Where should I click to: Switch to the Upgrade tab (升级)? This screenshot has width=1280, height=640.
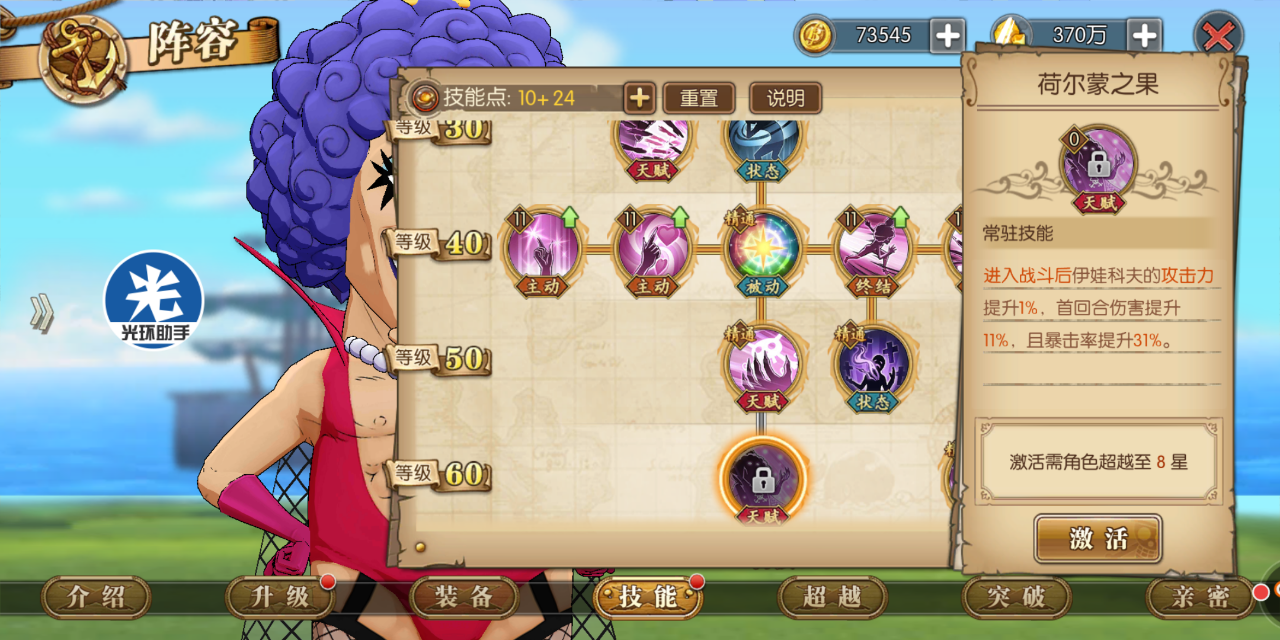280,598
